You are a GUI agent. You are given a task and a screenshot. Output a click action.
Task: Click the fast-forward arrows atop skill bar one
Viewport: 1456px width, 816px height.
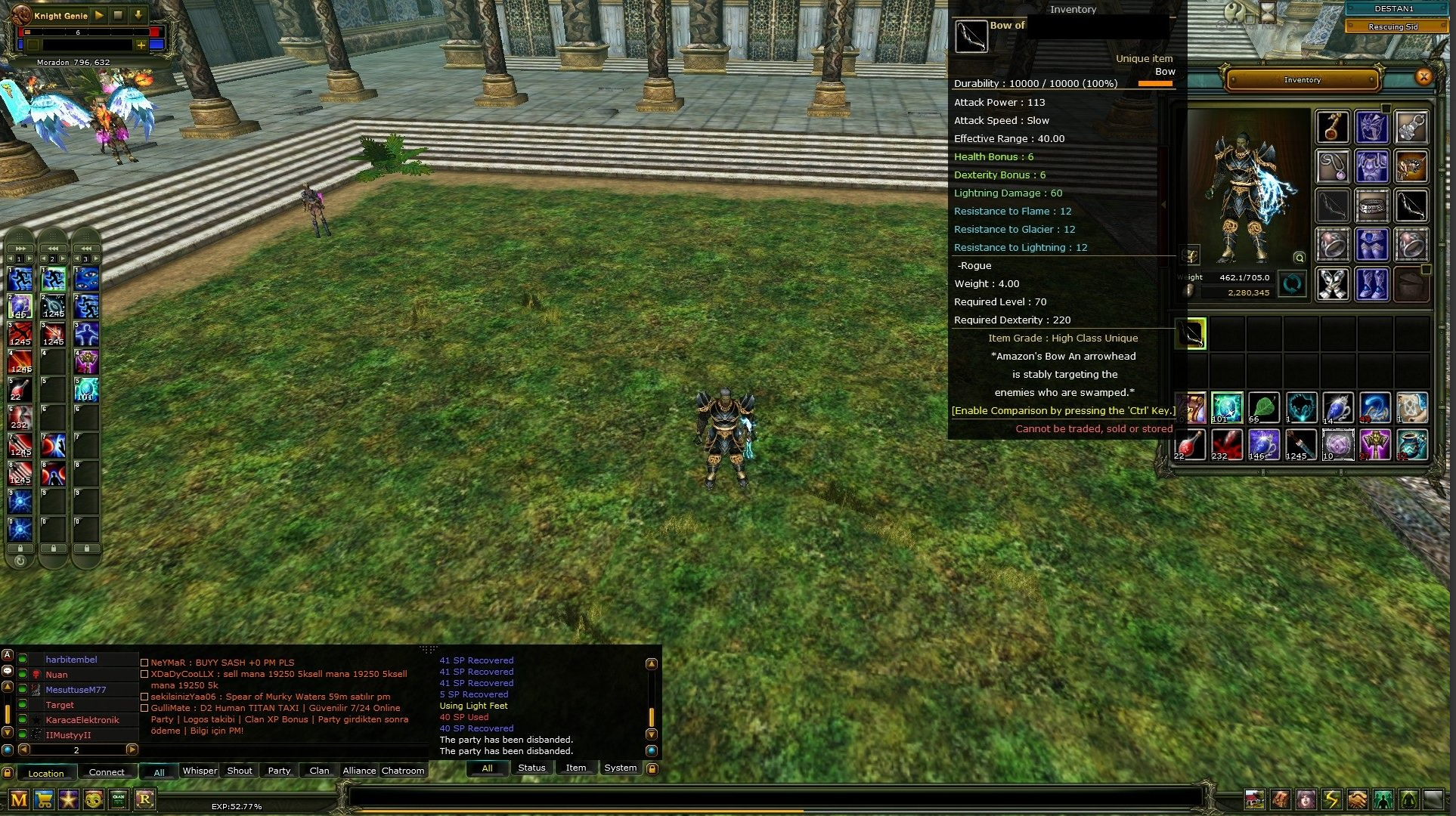point(20,248)
